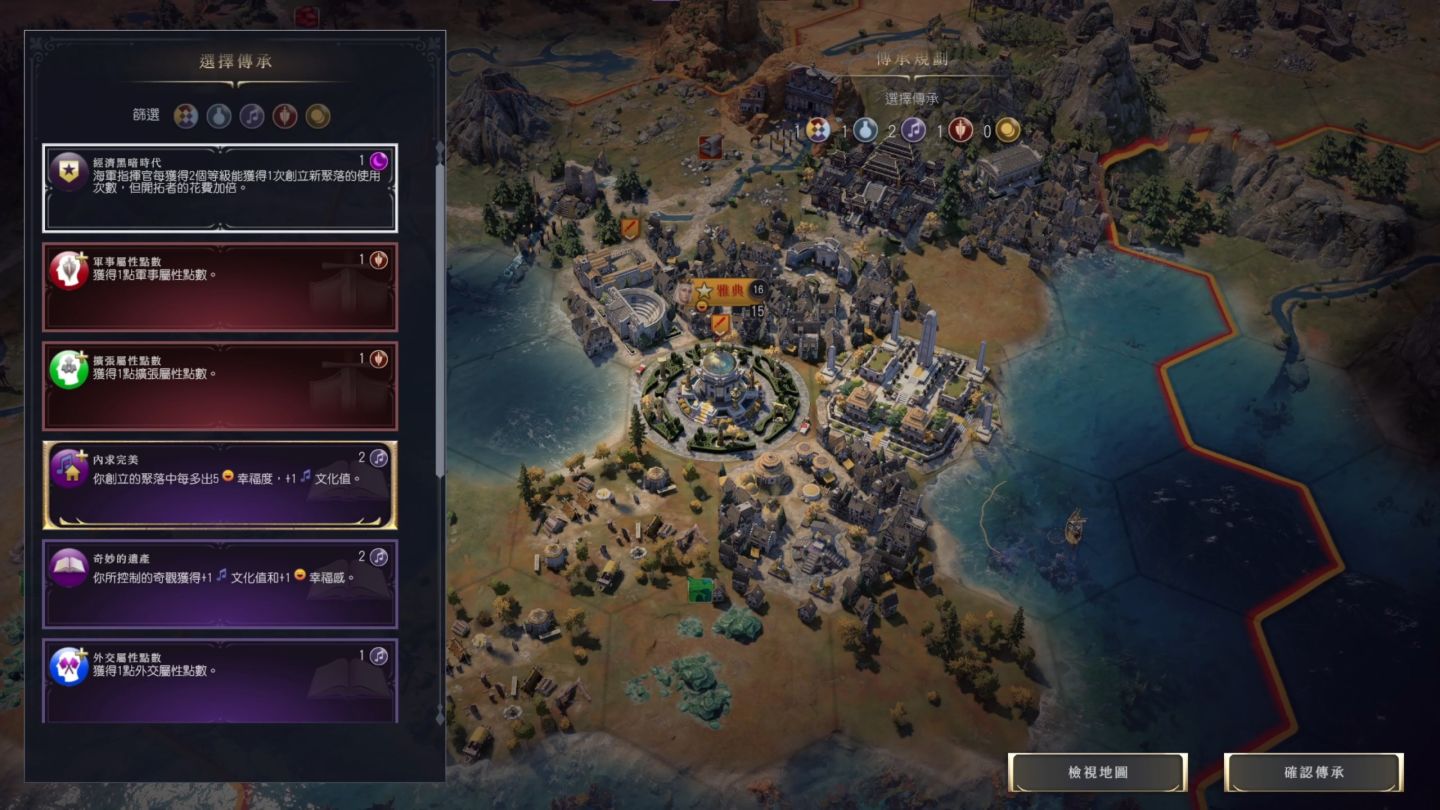The image size is (1440, 810).
Task: Filter legacies by blue science flask
Action: coord(219,116)
